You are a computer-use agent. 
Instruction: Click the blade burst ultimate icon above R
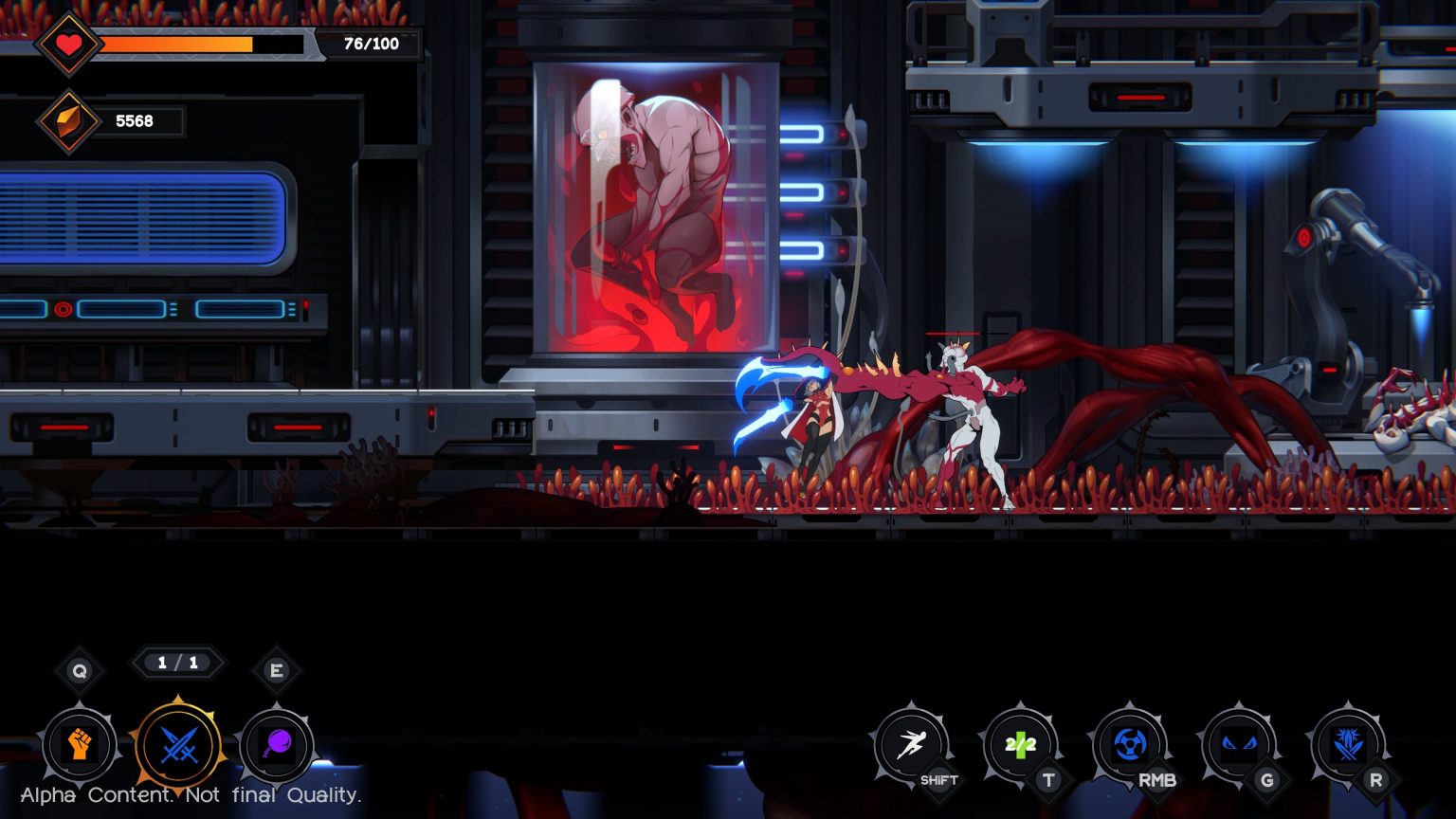tap(1348, 745)
